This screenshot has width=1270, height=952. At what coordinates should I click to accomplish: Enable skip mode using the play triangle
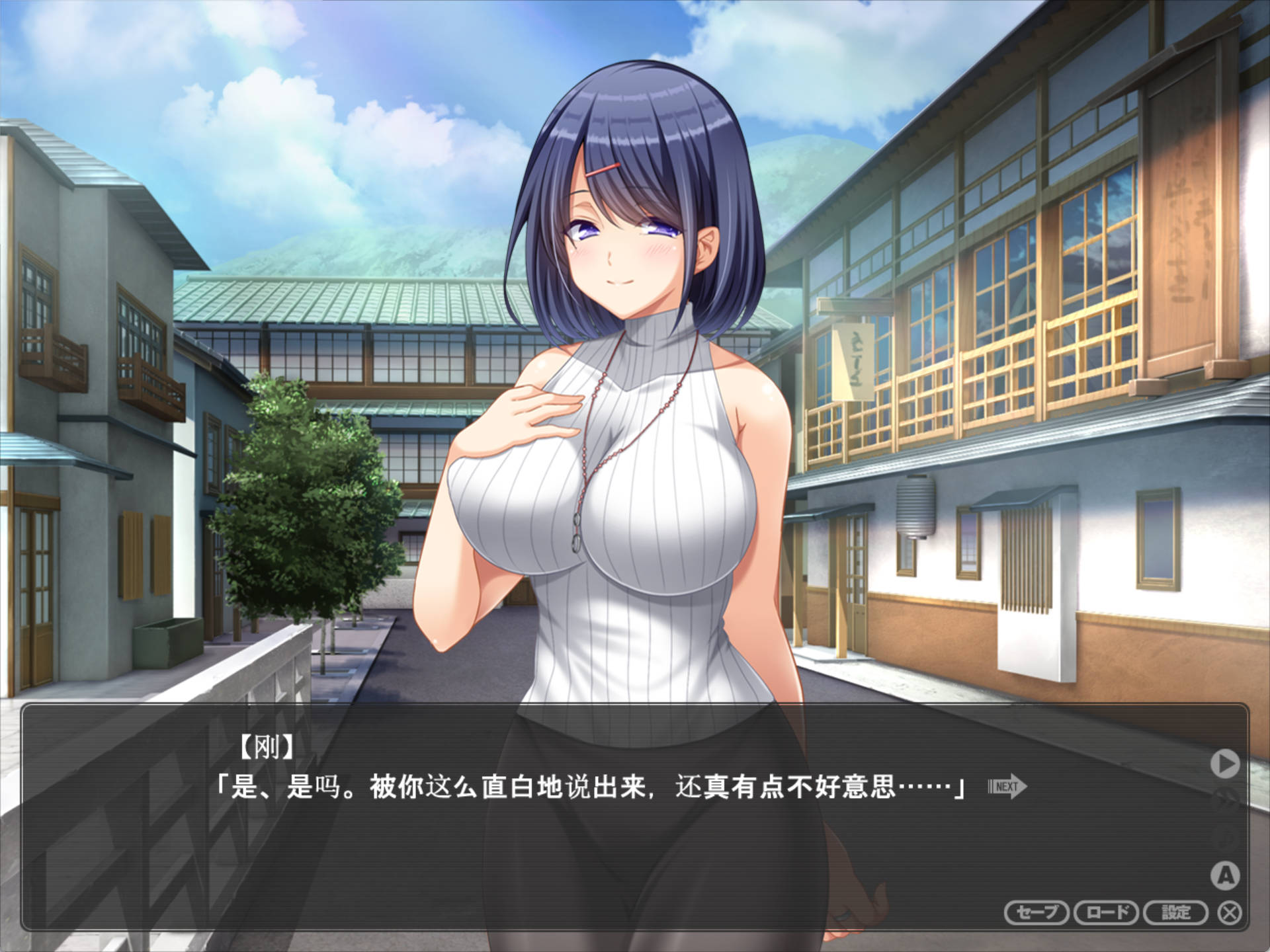tap(1226, 762)
